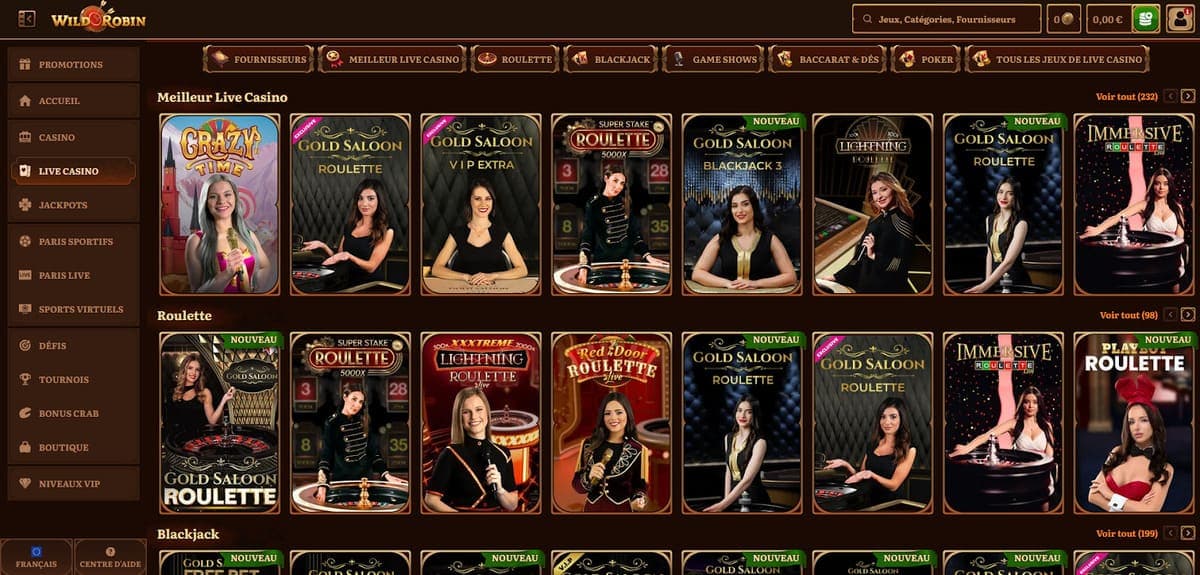Open the Centre d'aide help button

point(110,557)
